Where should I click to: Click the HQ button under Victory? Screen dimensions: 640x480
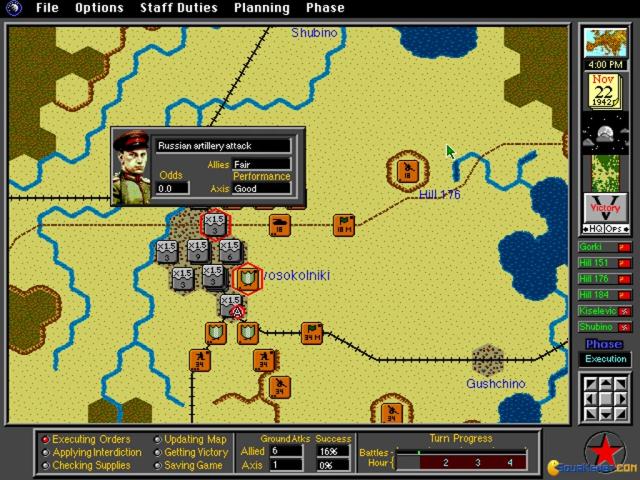coord(593,229)
